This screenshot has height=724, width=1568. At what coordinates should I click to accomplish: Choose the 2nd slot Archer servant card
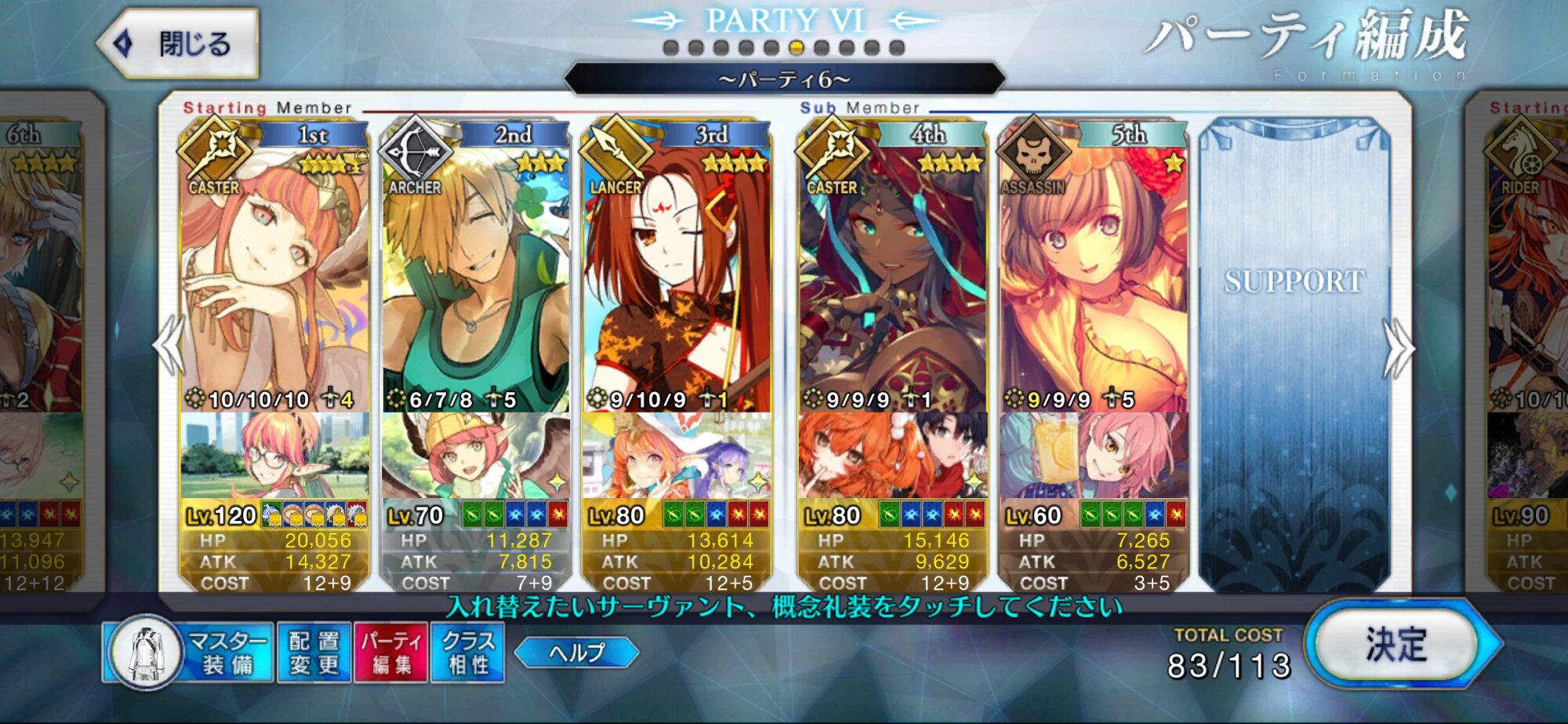tap(475, 275)
